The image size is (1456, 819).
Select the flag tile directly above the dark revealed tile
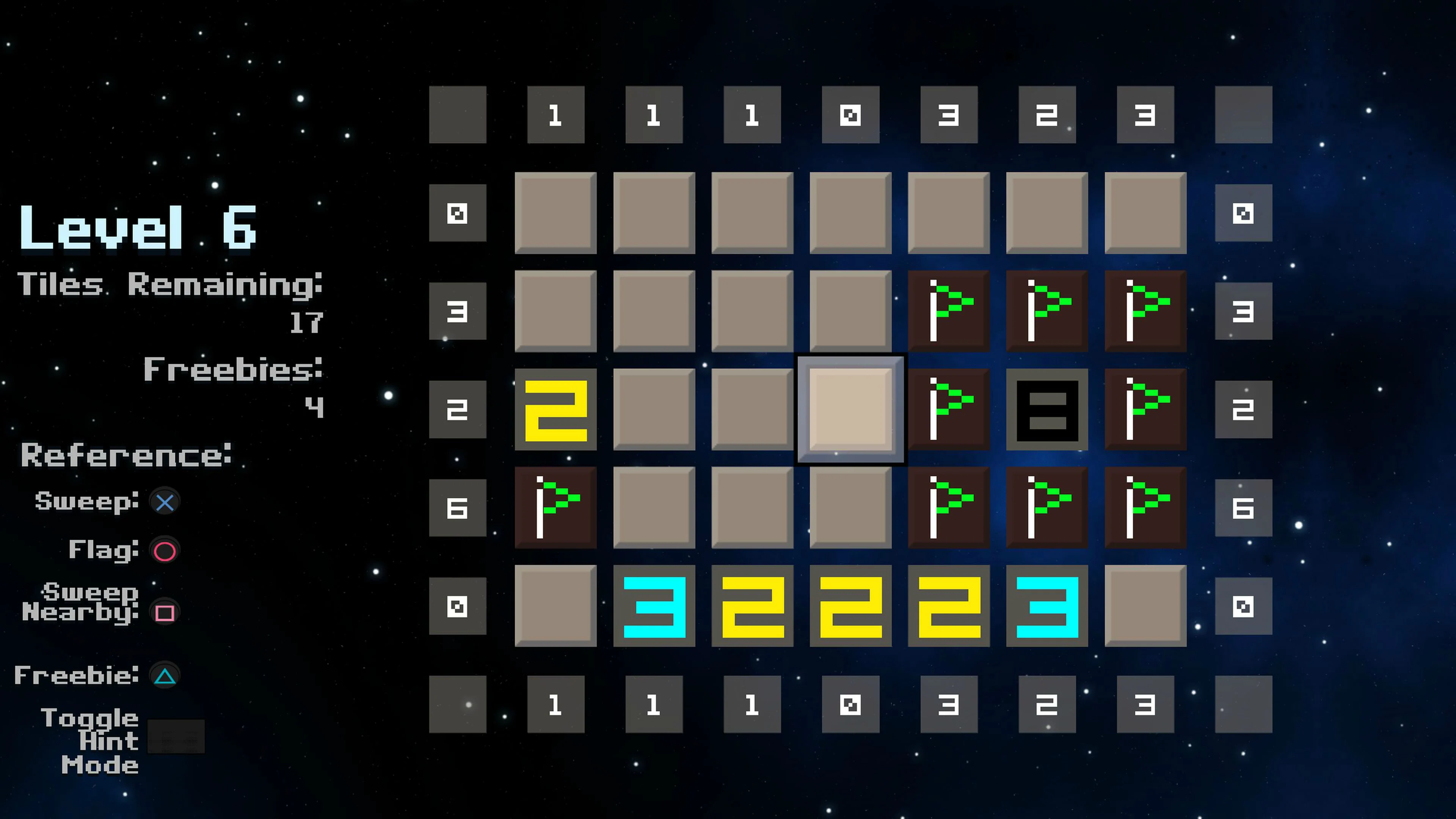point(1047,311)
